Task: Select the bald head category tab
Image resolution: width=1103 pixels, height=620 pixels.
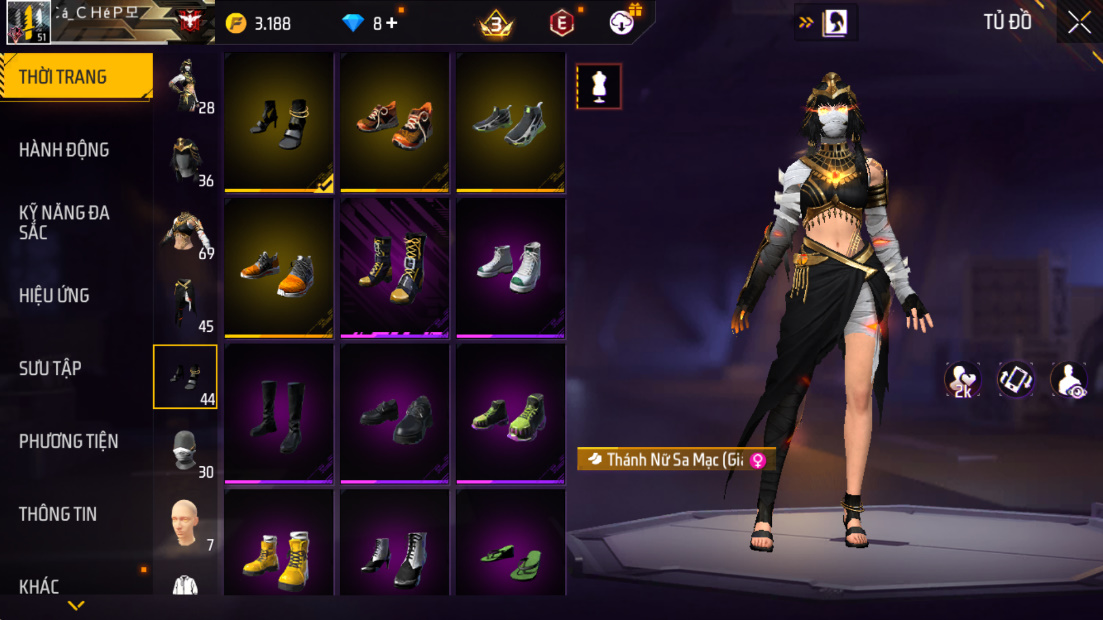Action: [185, 523]
